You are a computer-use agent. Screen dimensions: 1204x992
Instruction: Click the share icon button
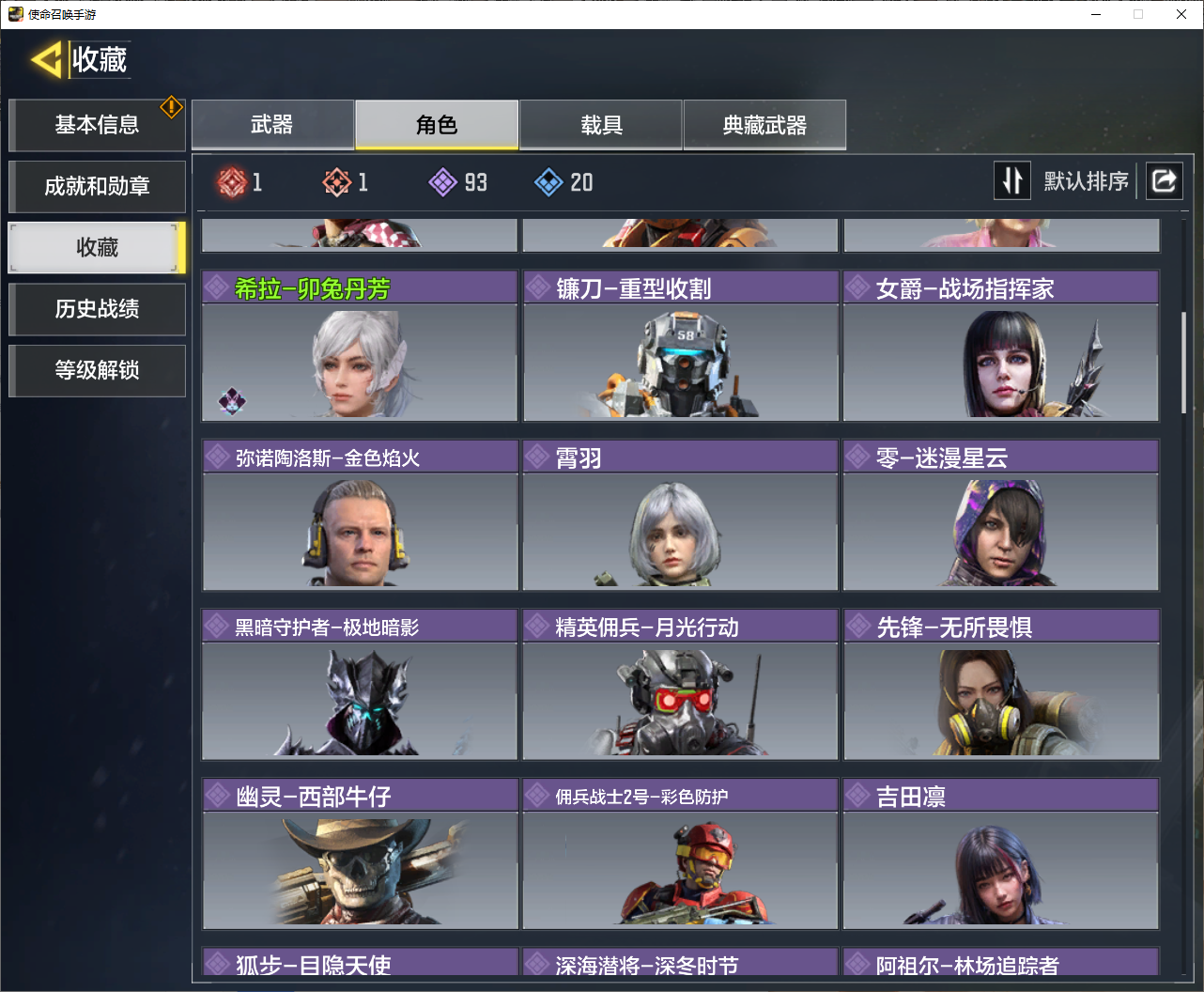coord(1164,180)
